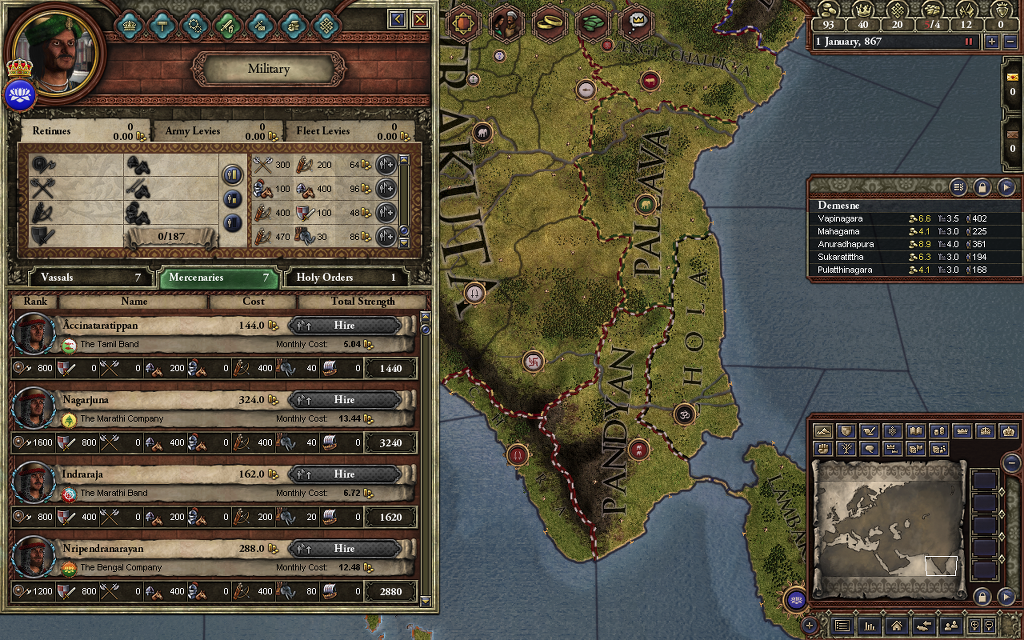Hire Nagarjuna's Marathi Company
1024x640 pixels.
(x=345, y=400)
